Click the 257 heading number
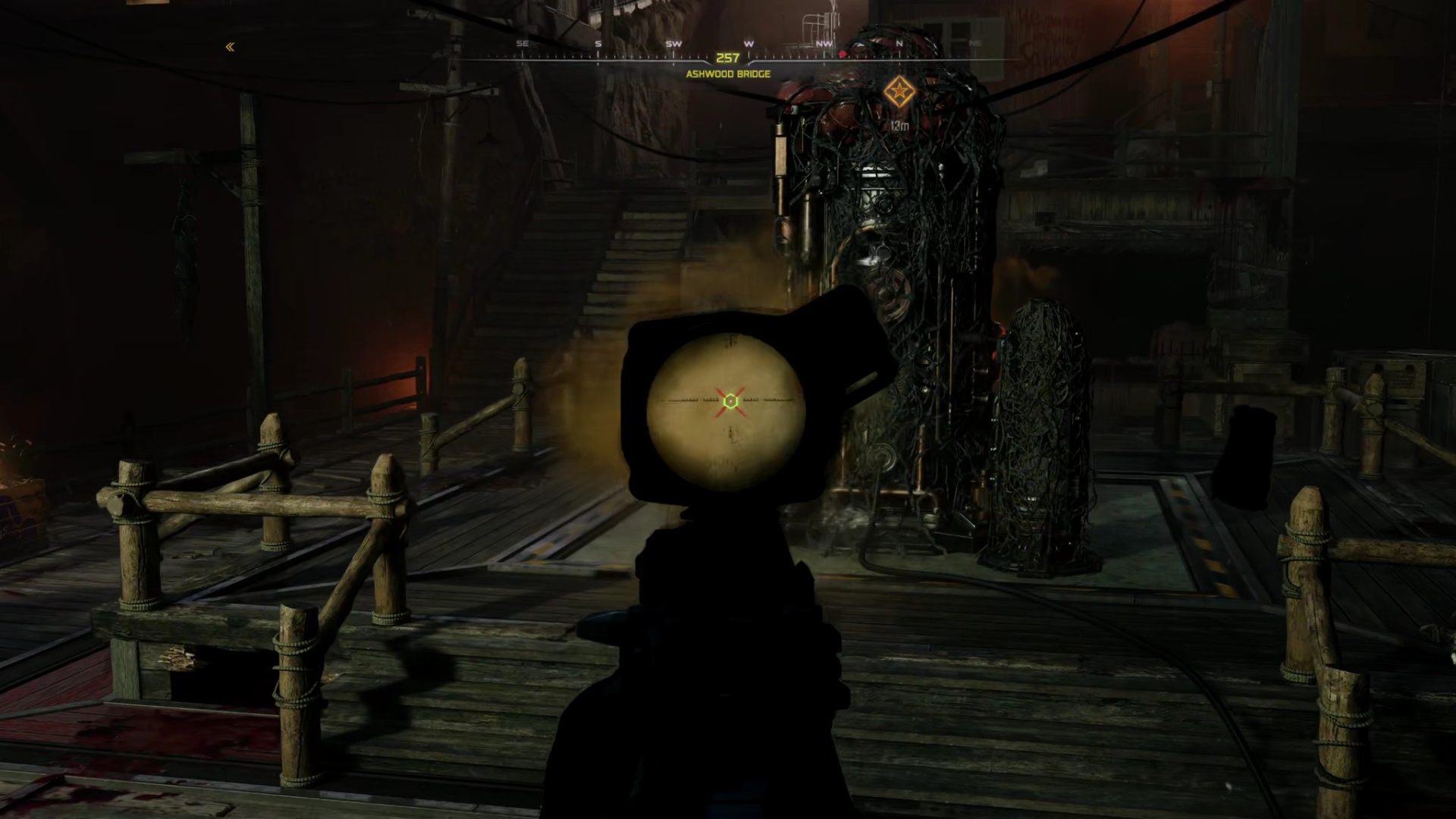The height and width of the screenshot is (819, 1456). click(728, 56)
